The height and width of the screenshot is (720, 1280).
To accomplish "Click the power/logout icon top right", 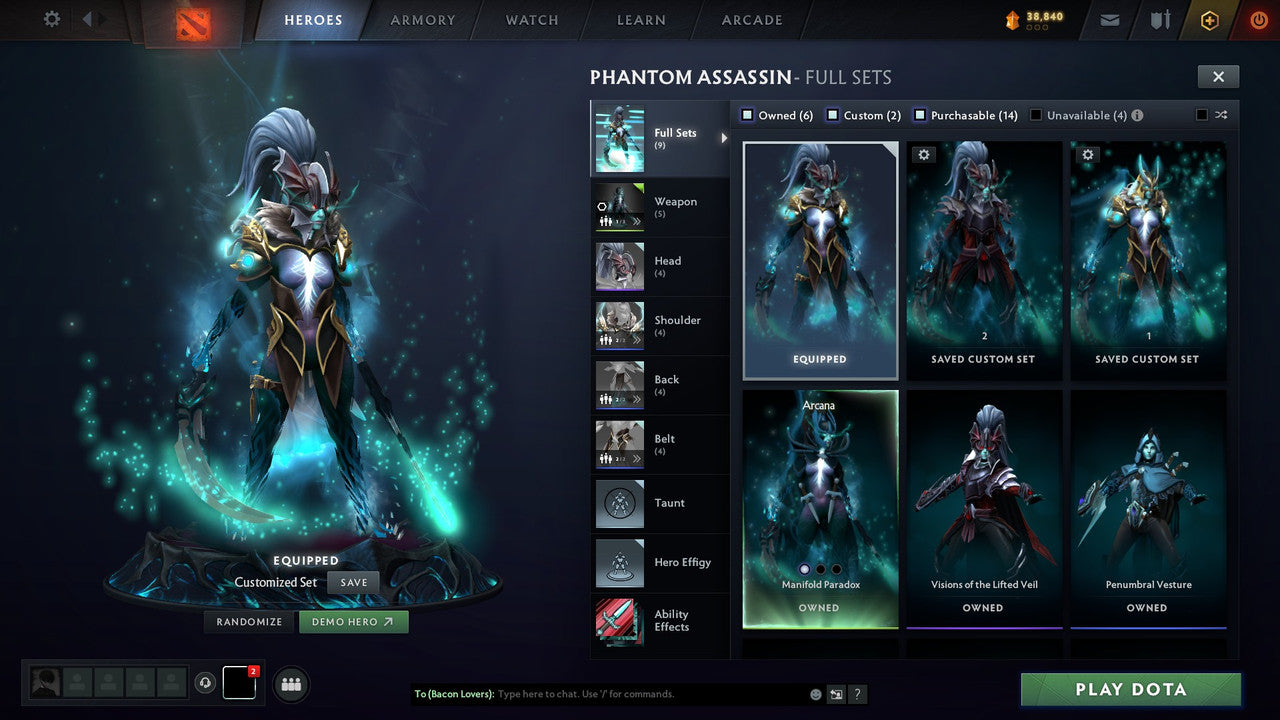I will tap(1257, 19).
